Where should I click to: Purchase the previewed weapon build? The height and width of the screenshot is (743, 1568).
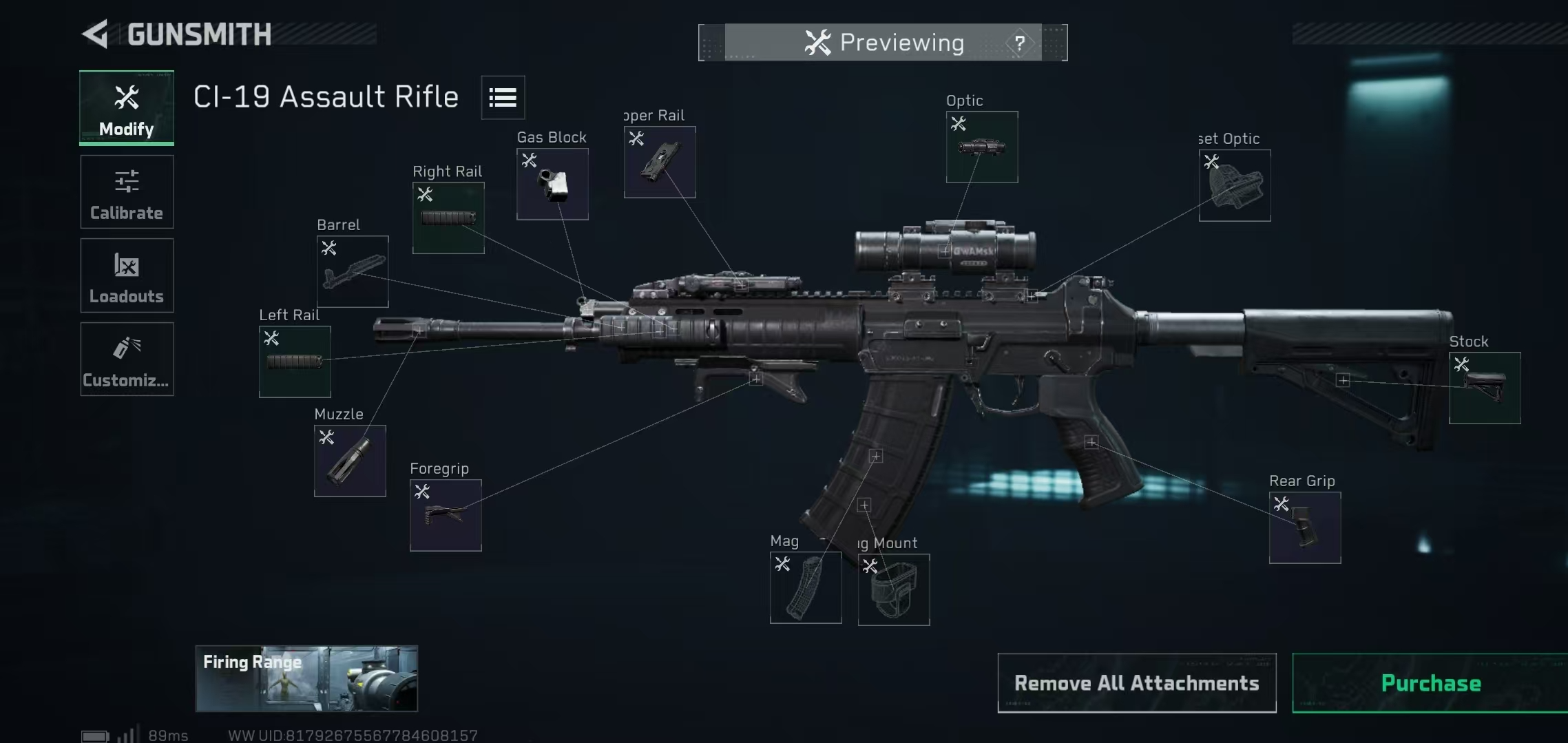1430,683
